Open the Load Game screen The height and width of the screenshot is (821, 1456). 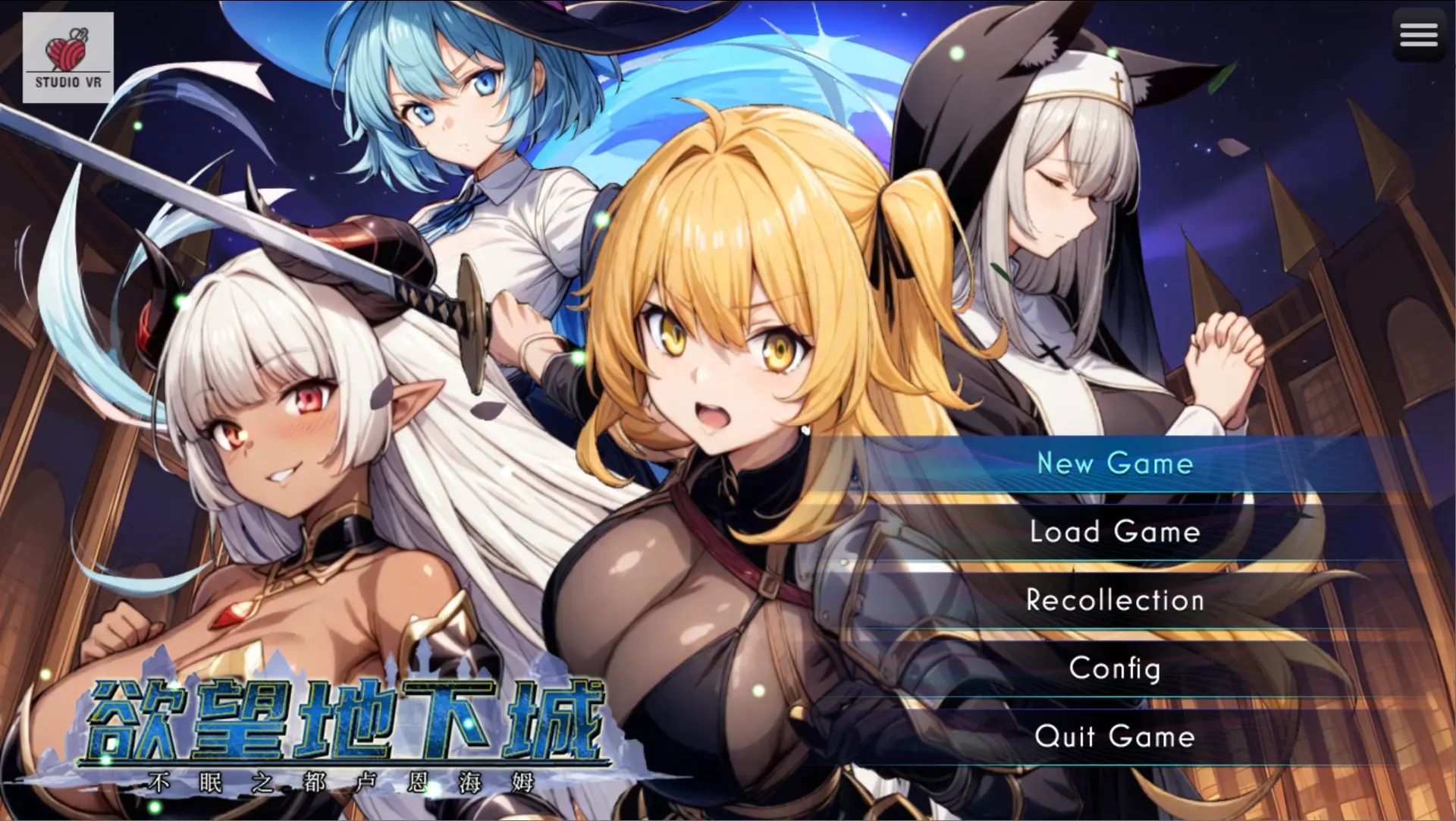[x=1115, y=532]
